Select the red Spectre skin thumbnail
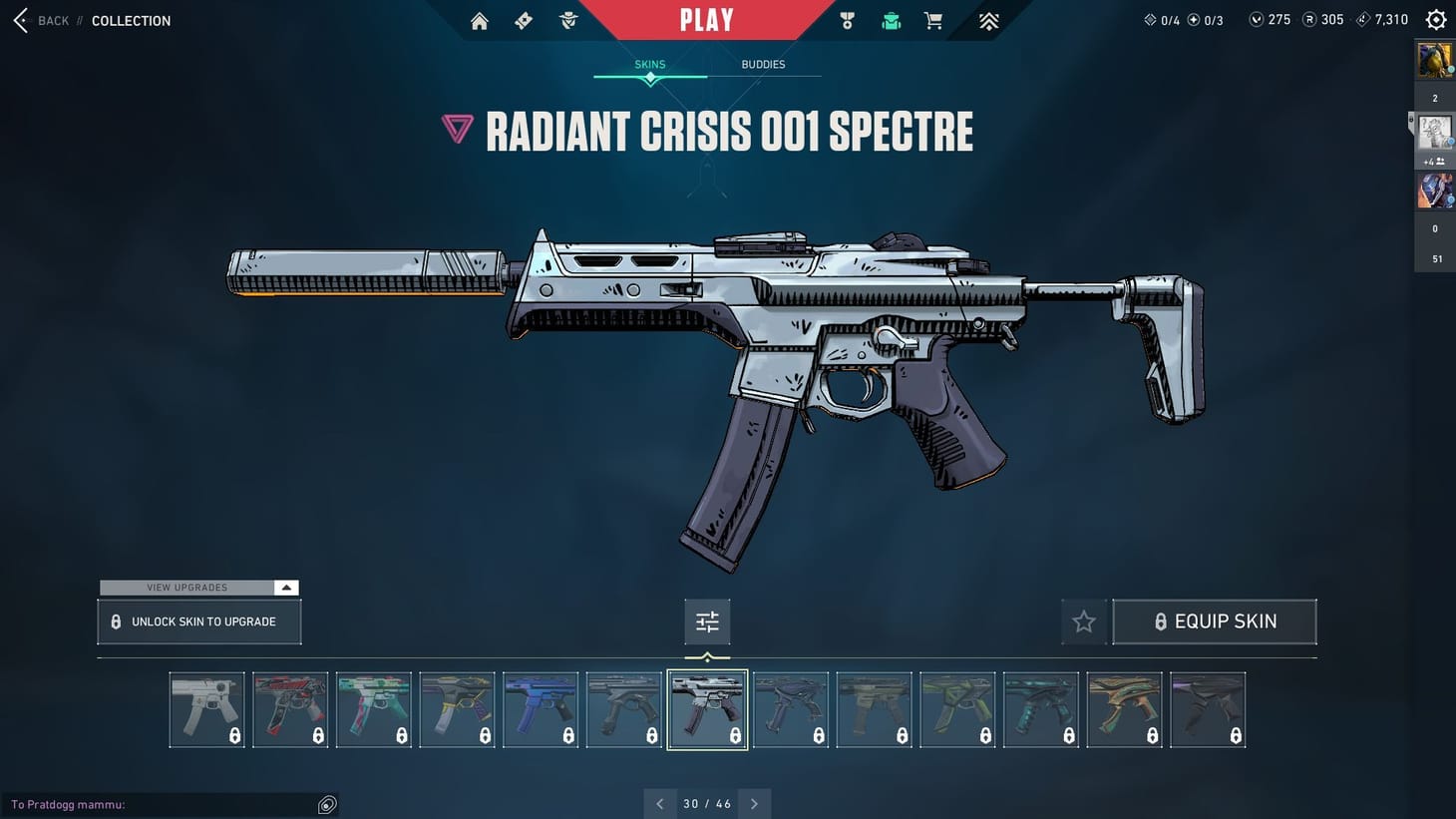 (290, 709)
